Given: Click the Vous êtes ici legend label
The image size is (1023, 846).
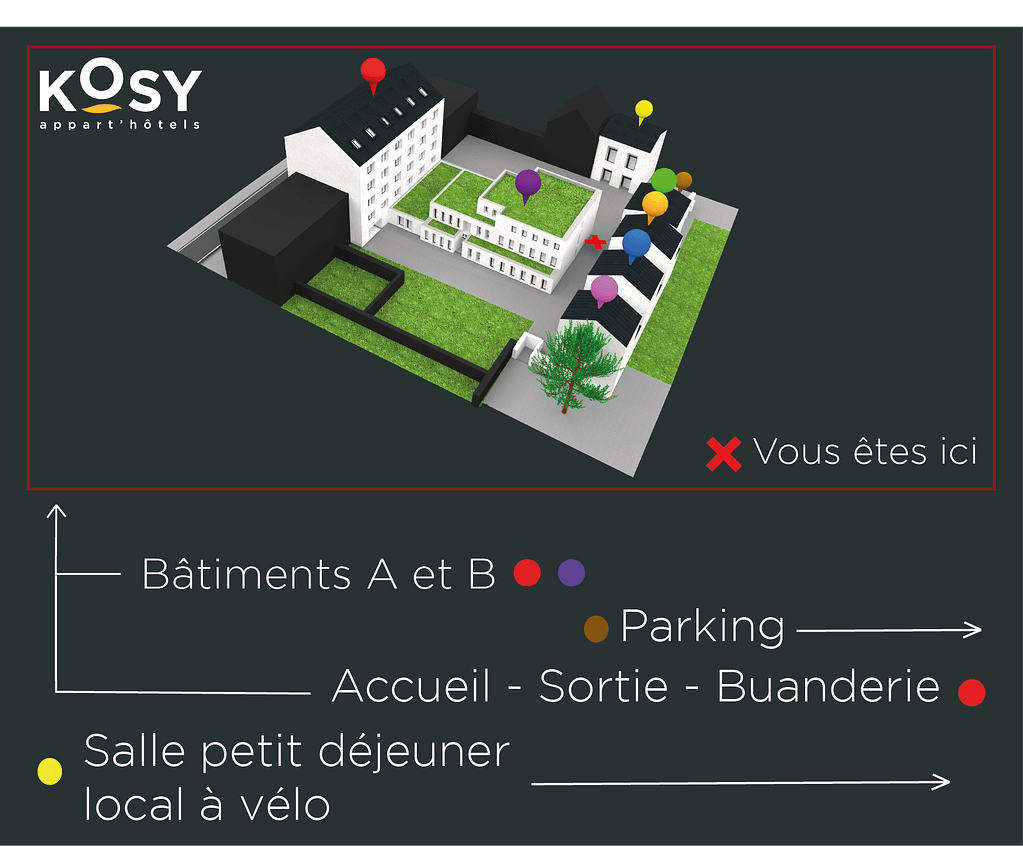Looking at the screenshot, I should (x=864, y=452).
